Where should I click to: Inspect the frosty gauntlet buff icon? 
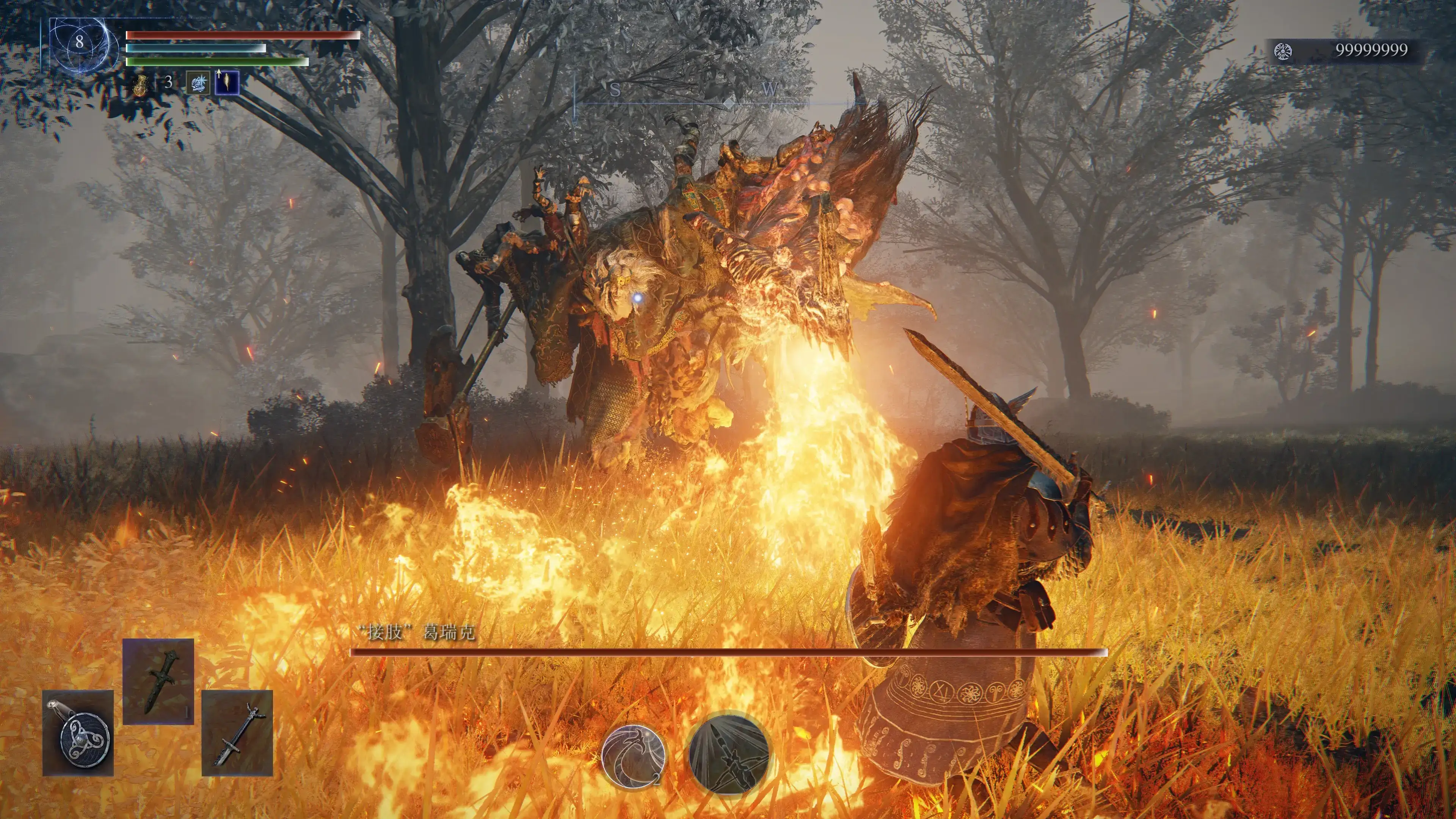point(198,84)
